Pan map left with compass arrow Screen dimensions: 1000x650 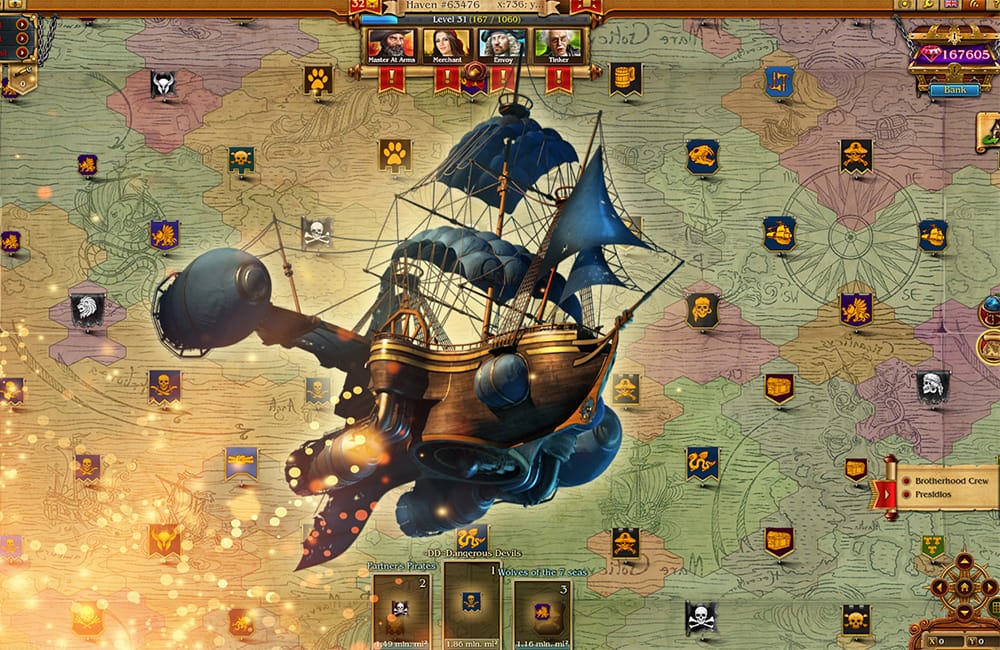click(x=941, y=588)
